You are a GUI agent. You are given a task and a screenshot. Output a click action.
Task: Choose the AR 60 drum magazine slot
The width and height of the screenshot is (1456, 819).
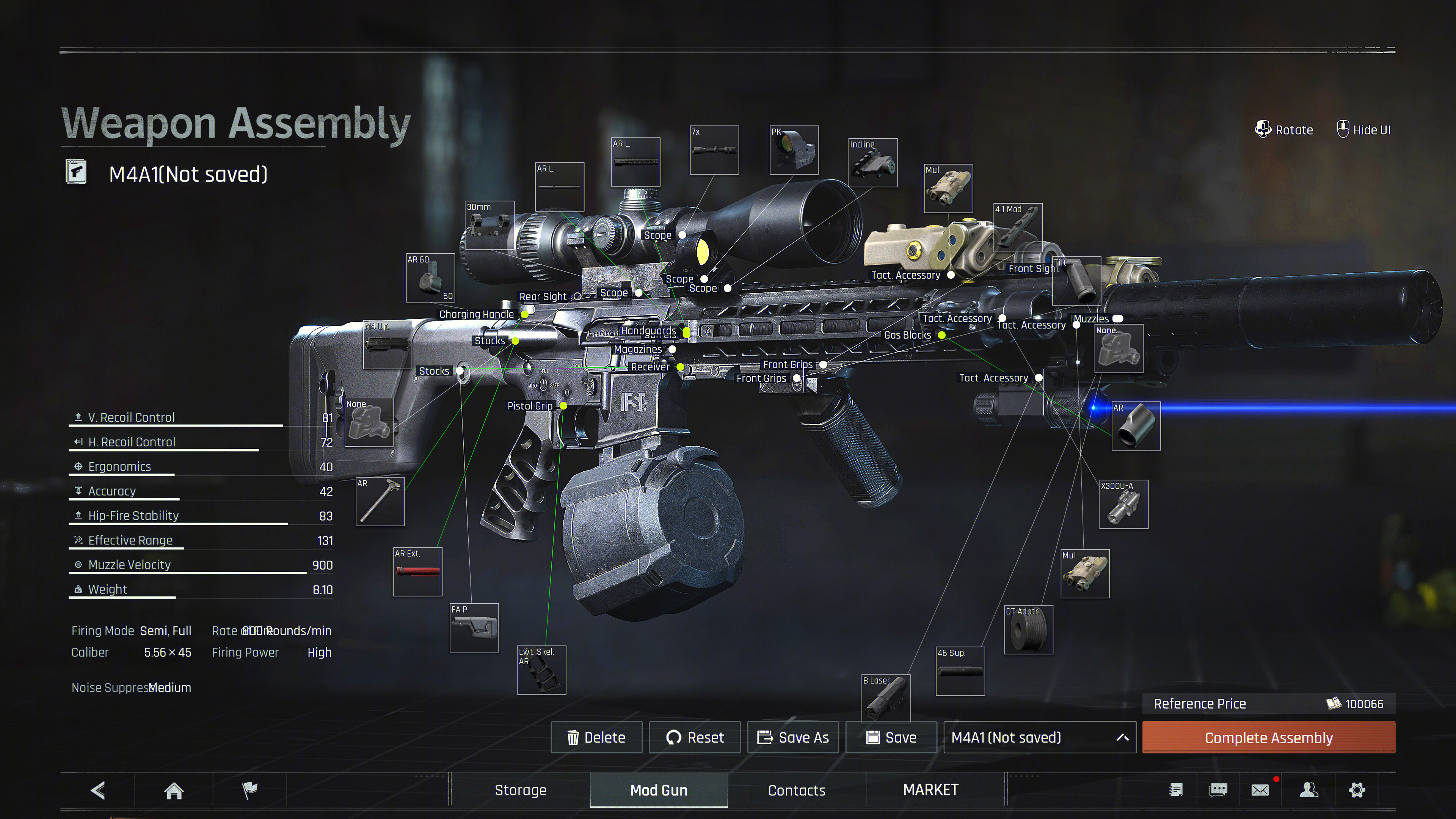[430, 278]
